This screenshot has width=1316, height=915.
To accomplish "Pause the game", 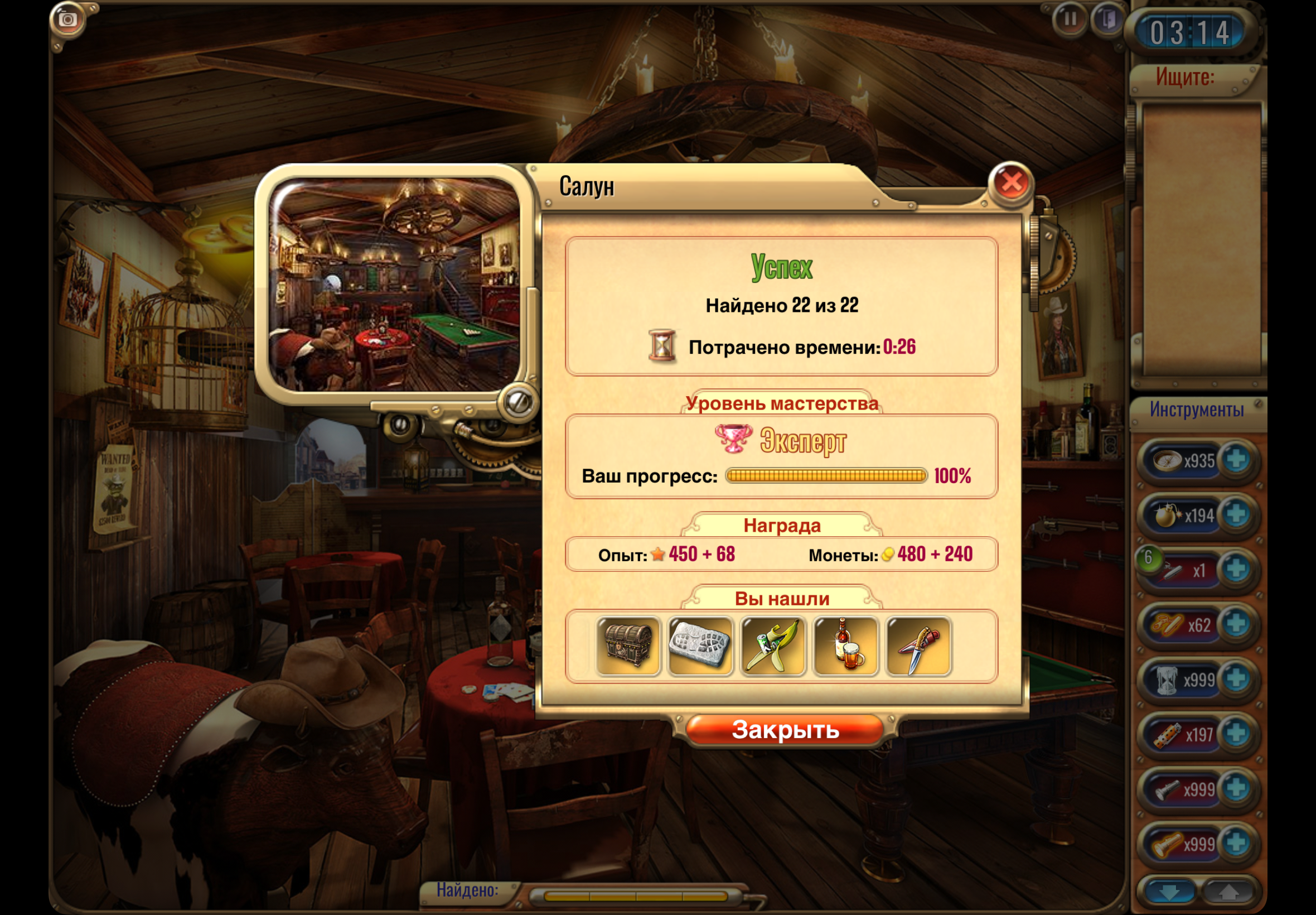I will coord(1069,20).
